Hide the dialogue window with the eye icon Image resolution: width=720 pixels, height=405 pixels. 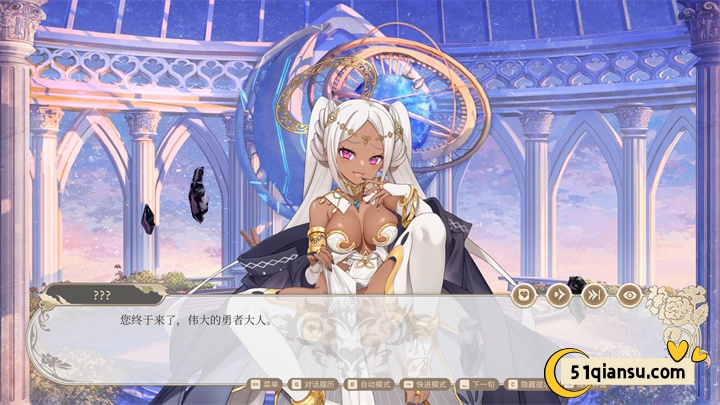click(629, 295)
